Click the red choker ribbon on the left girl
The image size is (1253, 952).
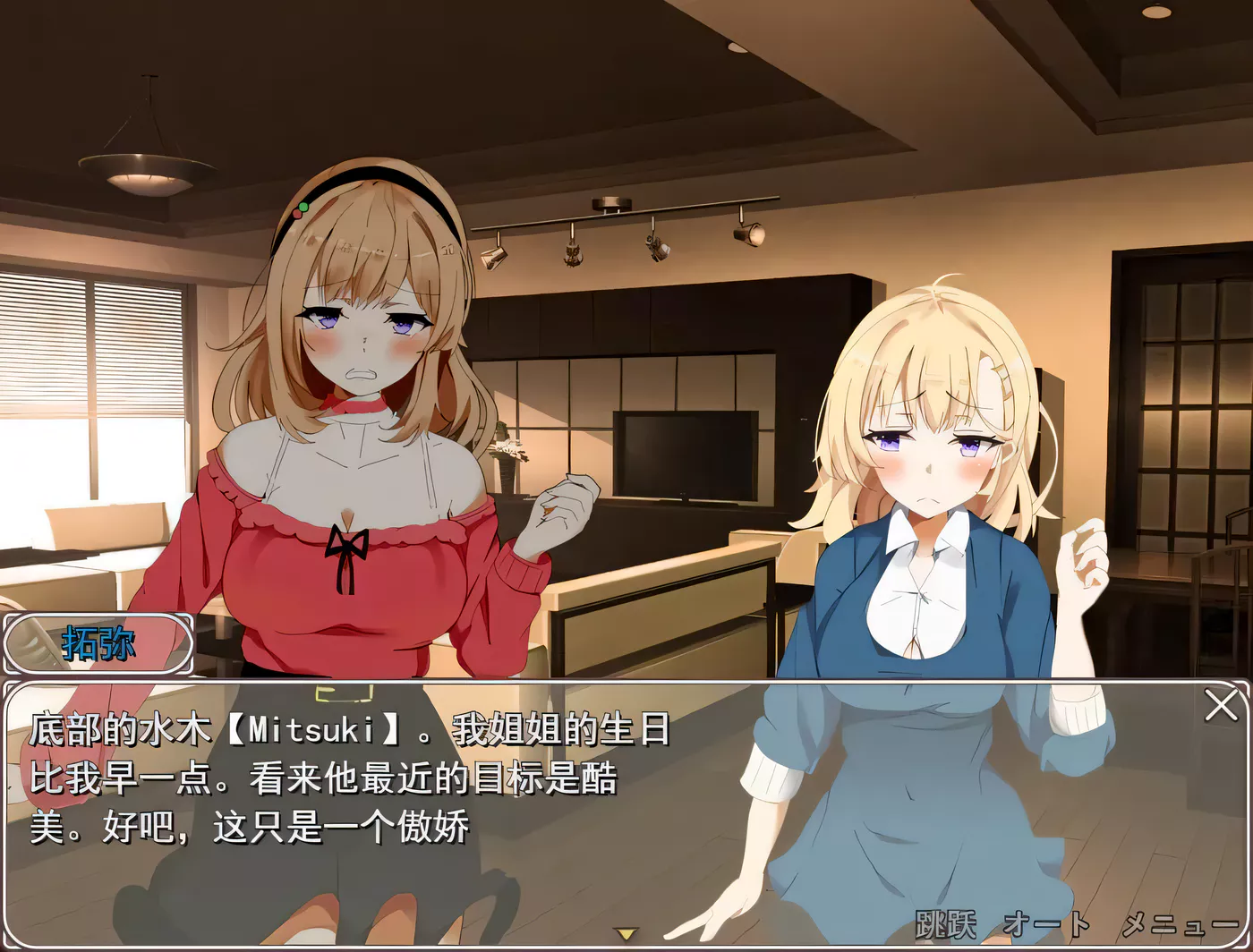(358, 403)
